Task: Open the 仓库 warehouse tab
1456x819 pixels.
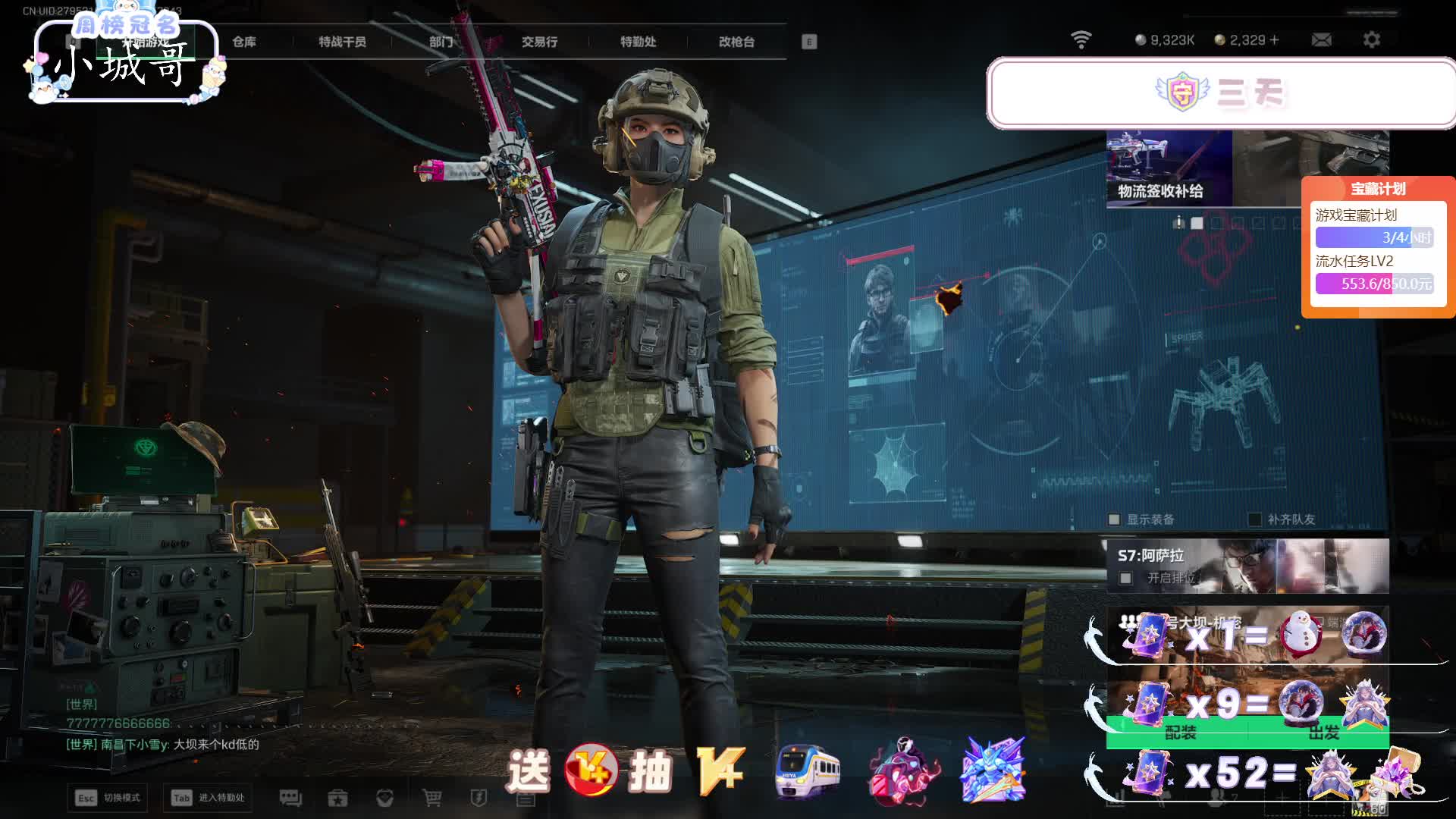Action: (244, 42)
